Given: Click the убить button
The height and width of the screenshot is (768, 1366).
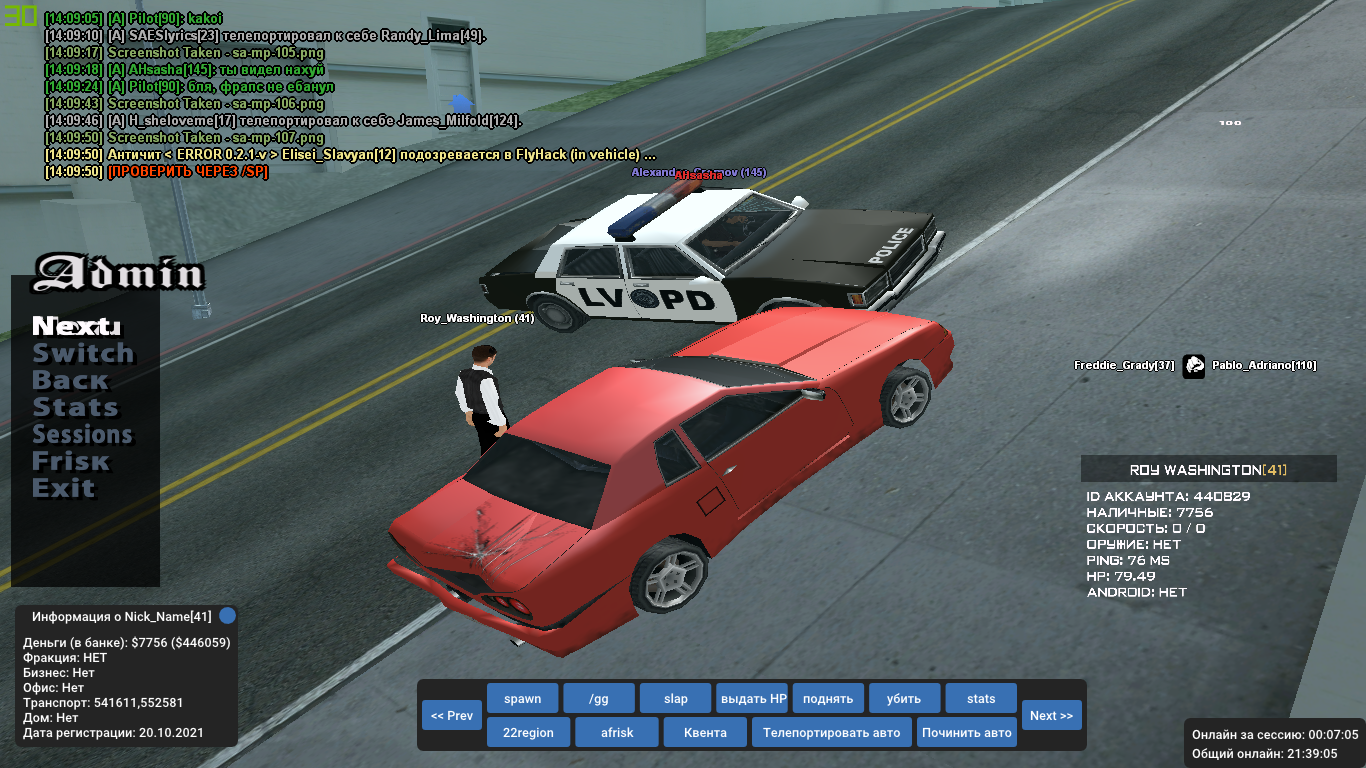Looking at the screenshot, I should (905, 698).
